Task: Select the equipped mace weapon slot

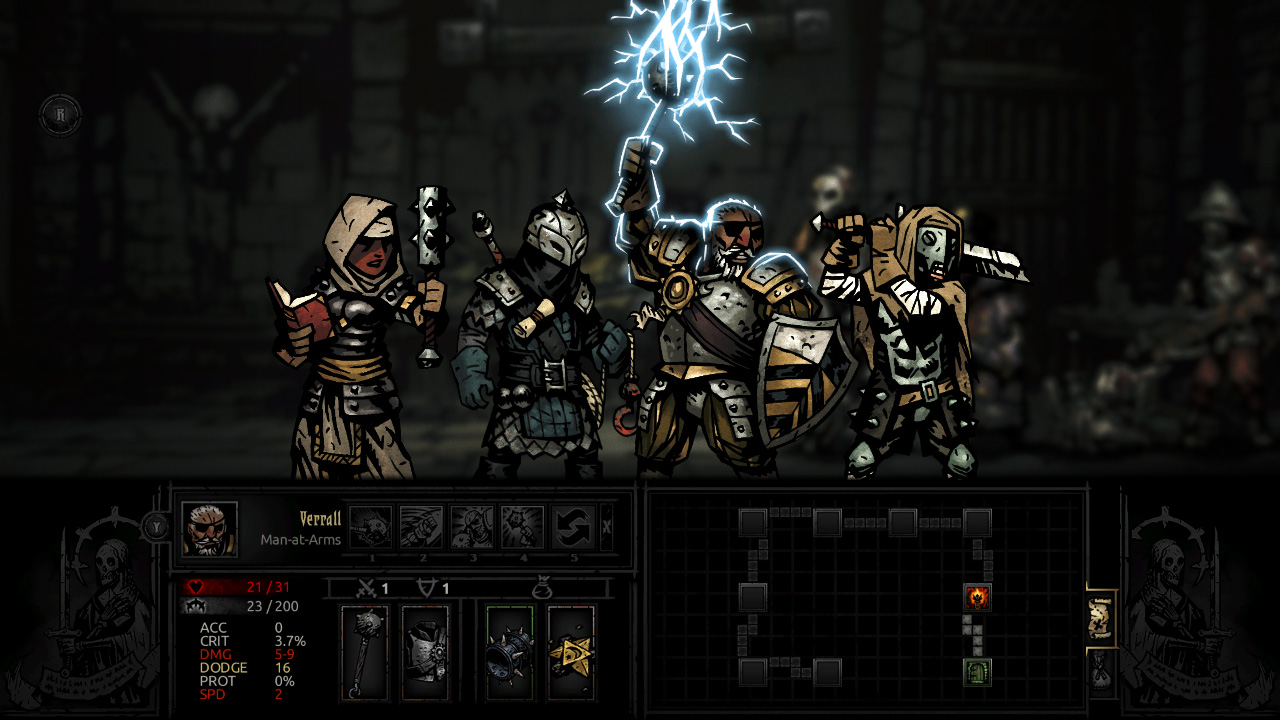Action: click(365, 651)
